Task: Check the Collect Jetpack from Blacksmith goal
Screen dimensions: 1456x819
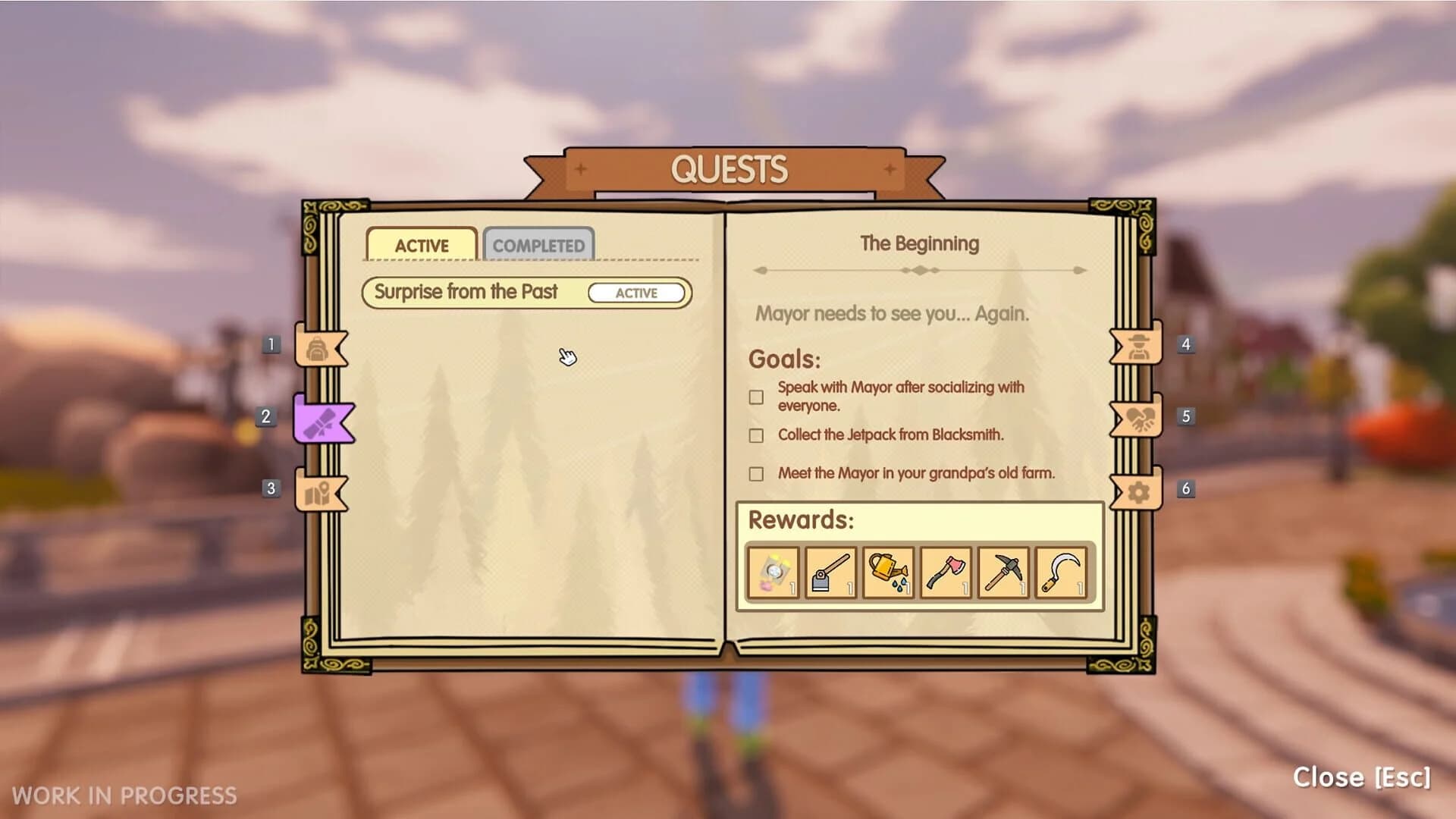Action: (x=755, y=435)
